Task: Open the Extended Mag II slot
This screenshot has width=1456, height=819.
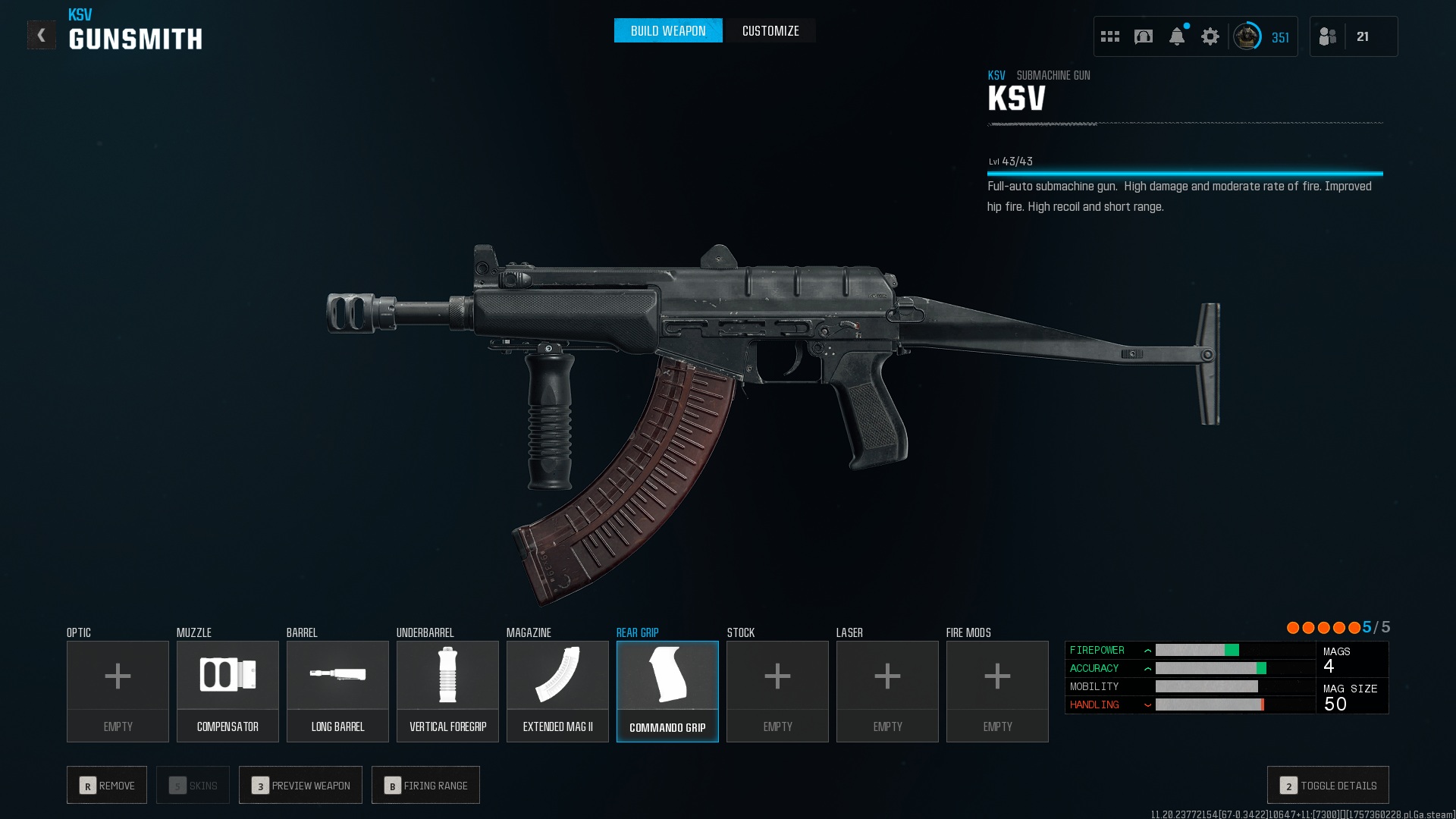Action: [557, 691]
